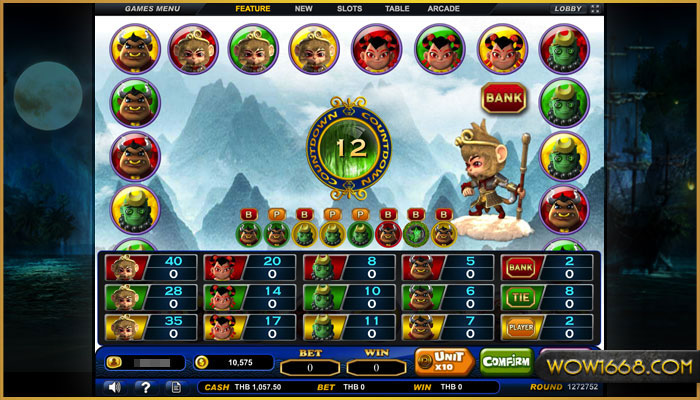Screen dimensions: 700x400
Task: Switch to the New games tab
Action: pos(304,9)
